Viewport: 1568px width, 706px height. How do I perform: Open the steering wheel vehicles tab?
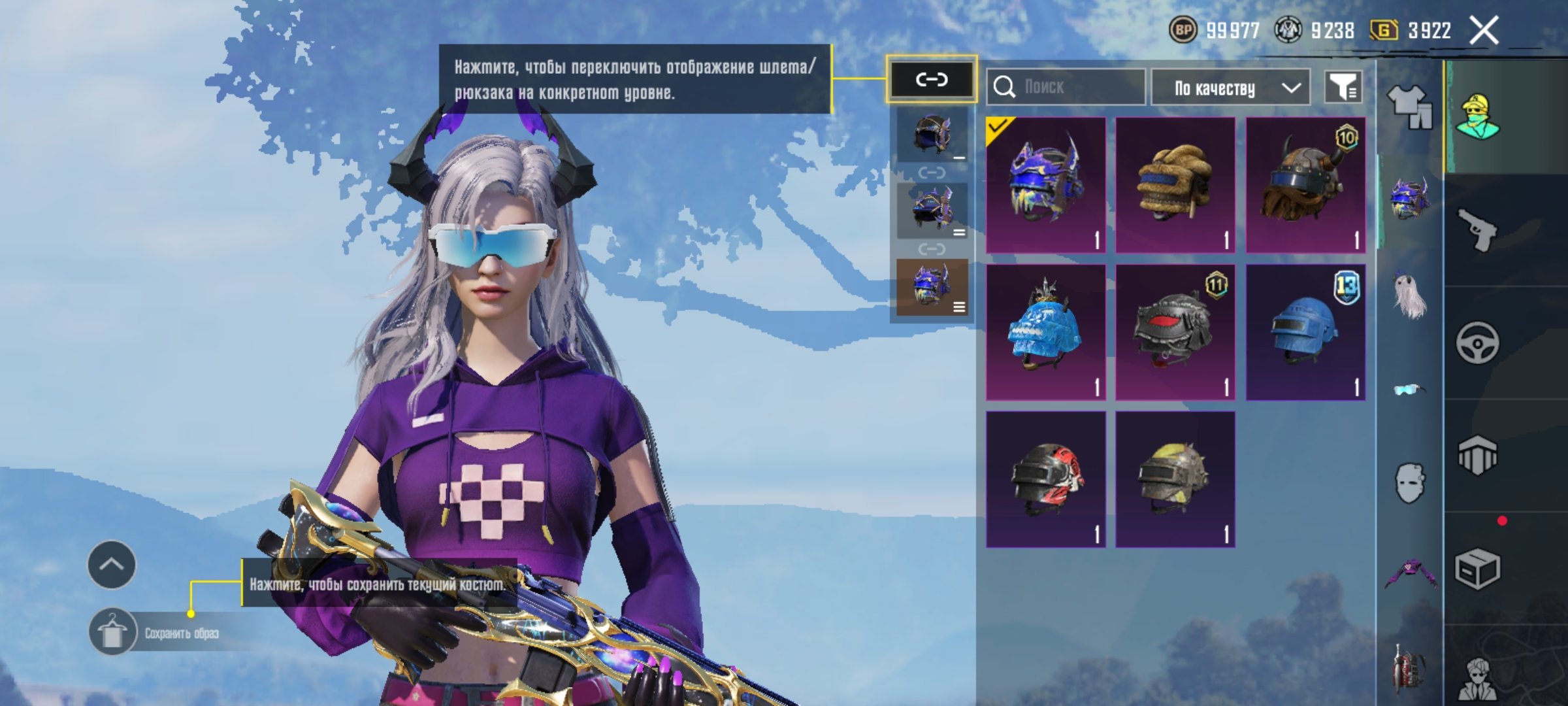(x=1478, y=343)
